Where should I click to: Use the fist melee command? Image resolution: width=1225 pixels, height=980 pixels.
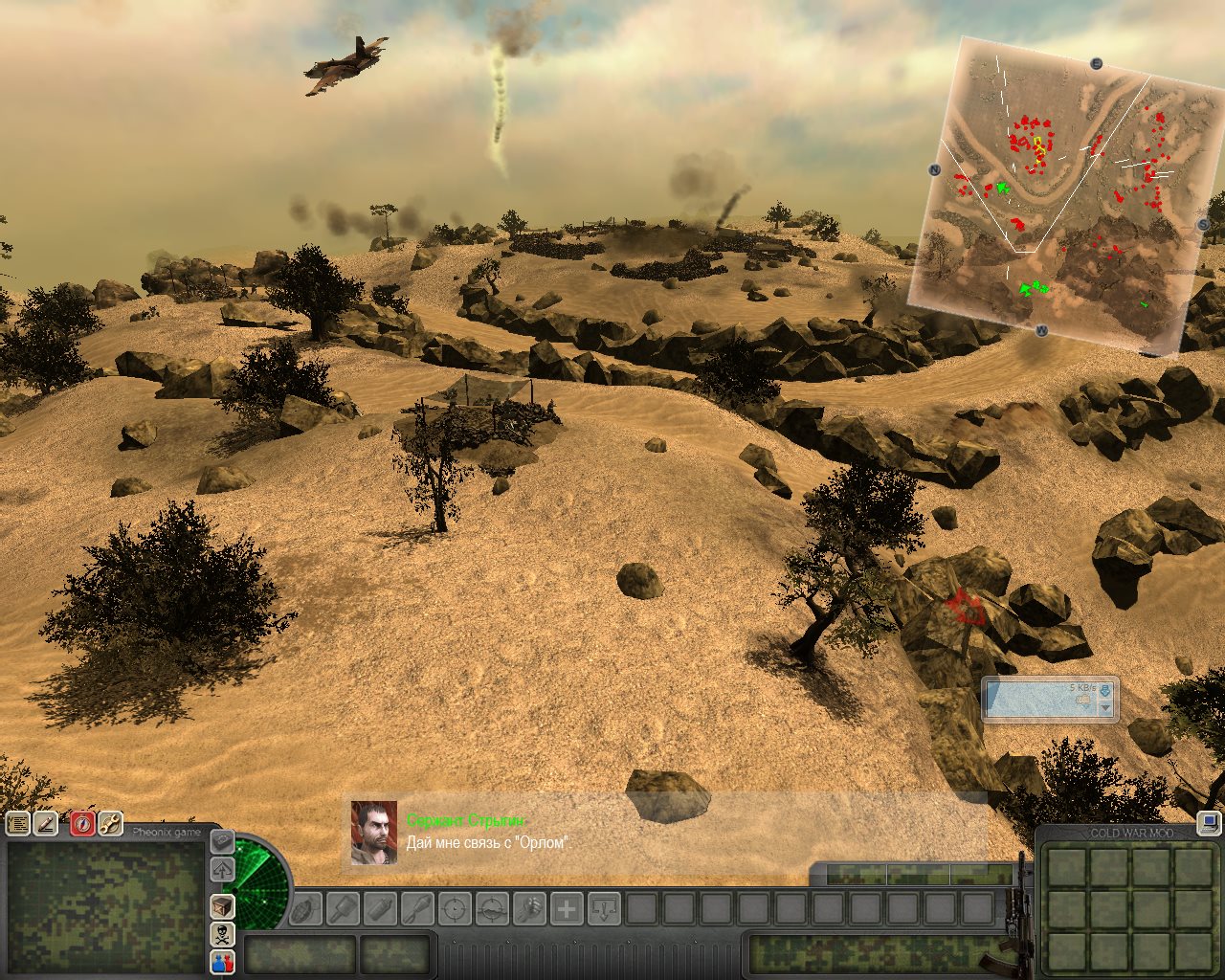[529, 908]
